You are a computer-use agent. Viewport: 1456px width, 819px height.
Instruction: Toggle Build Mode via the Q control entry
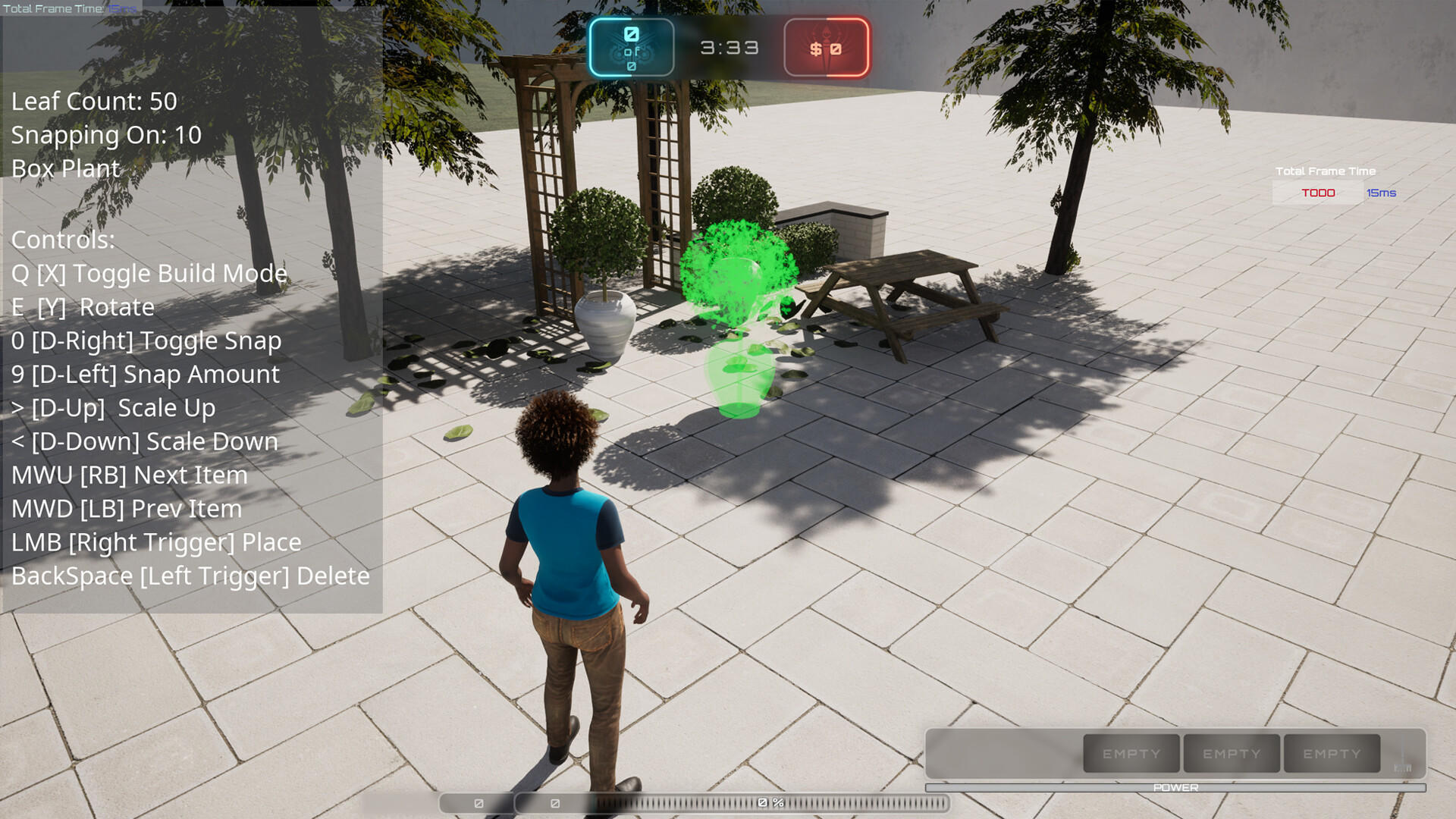point(149,273)
